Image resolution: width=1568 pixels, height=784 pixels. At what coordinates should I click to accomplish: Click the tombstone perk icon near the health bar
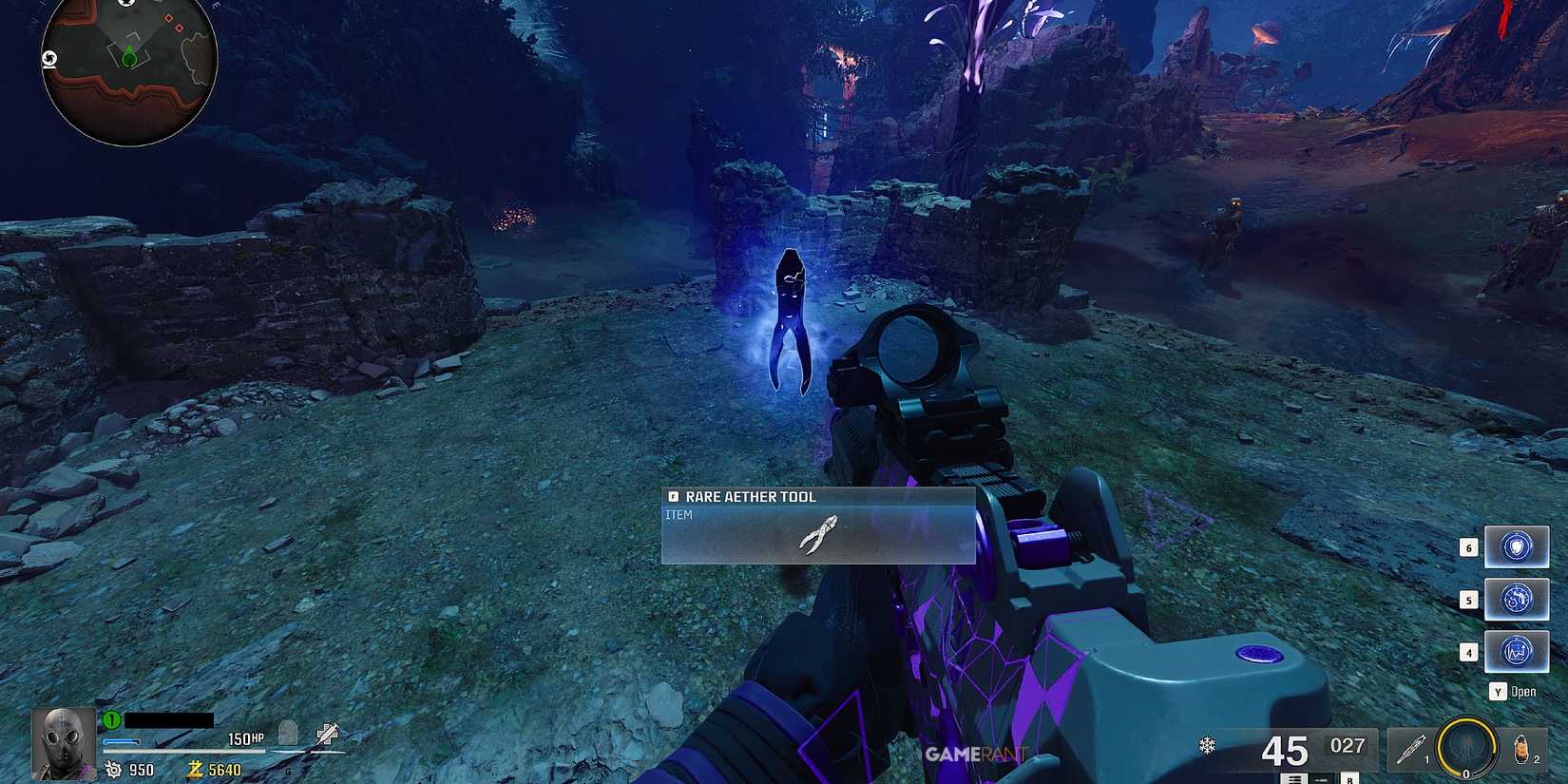[x=288, y=736]
